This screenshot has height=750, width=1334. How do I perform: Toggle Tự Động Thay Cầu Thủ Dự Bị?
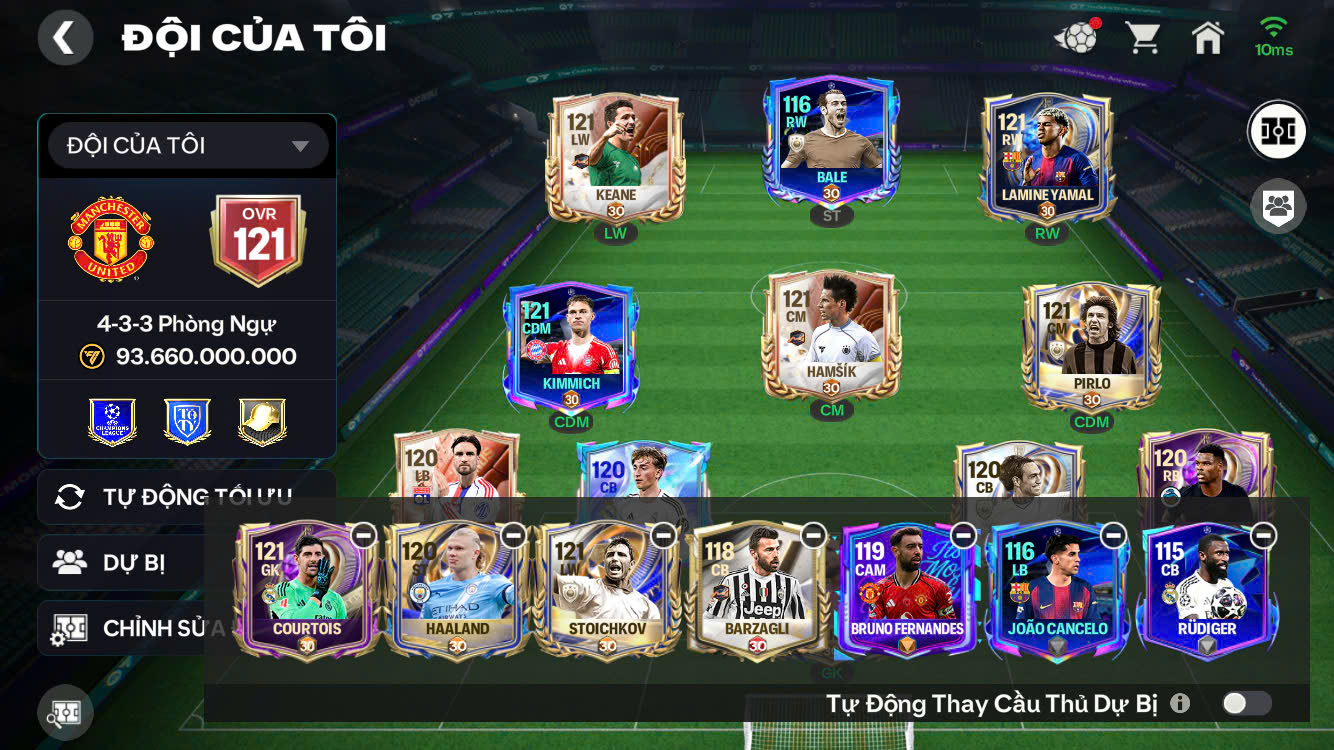[x=1246, y=703]
